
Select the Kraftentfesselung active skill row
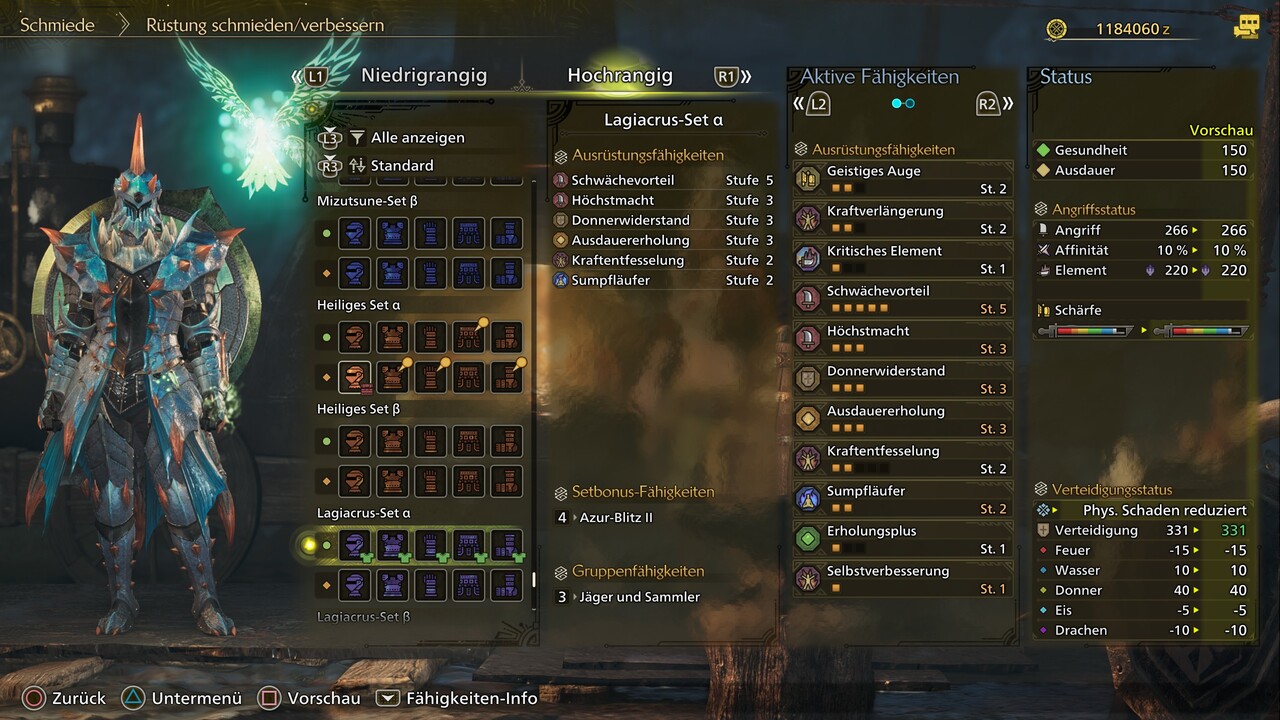coord(903,460)
